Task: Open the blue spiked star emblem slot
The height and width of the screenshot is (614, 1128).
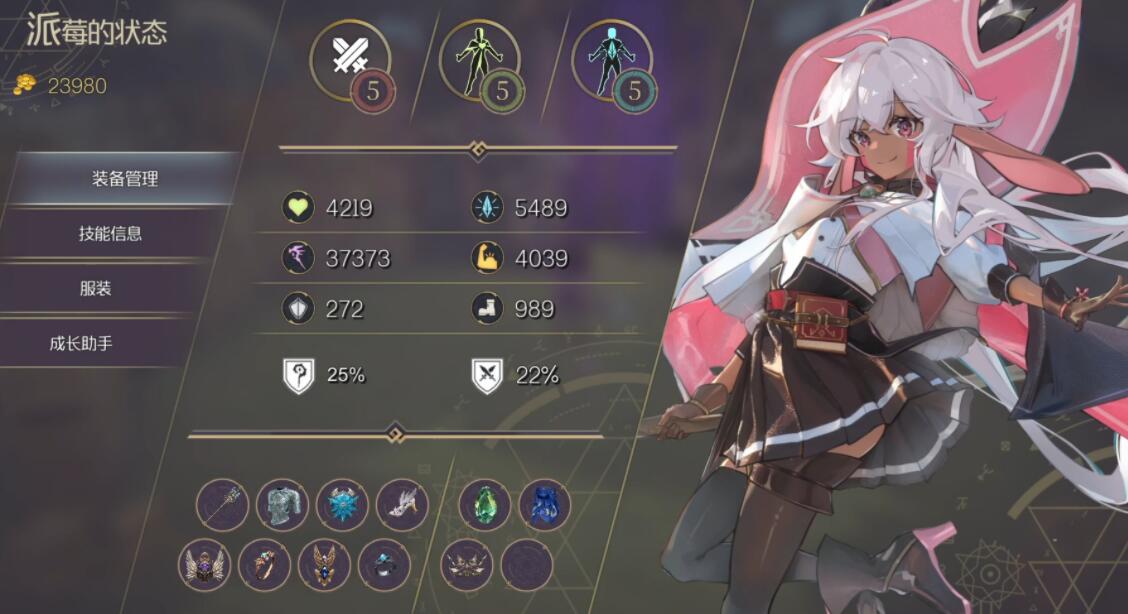Action: 342,504
